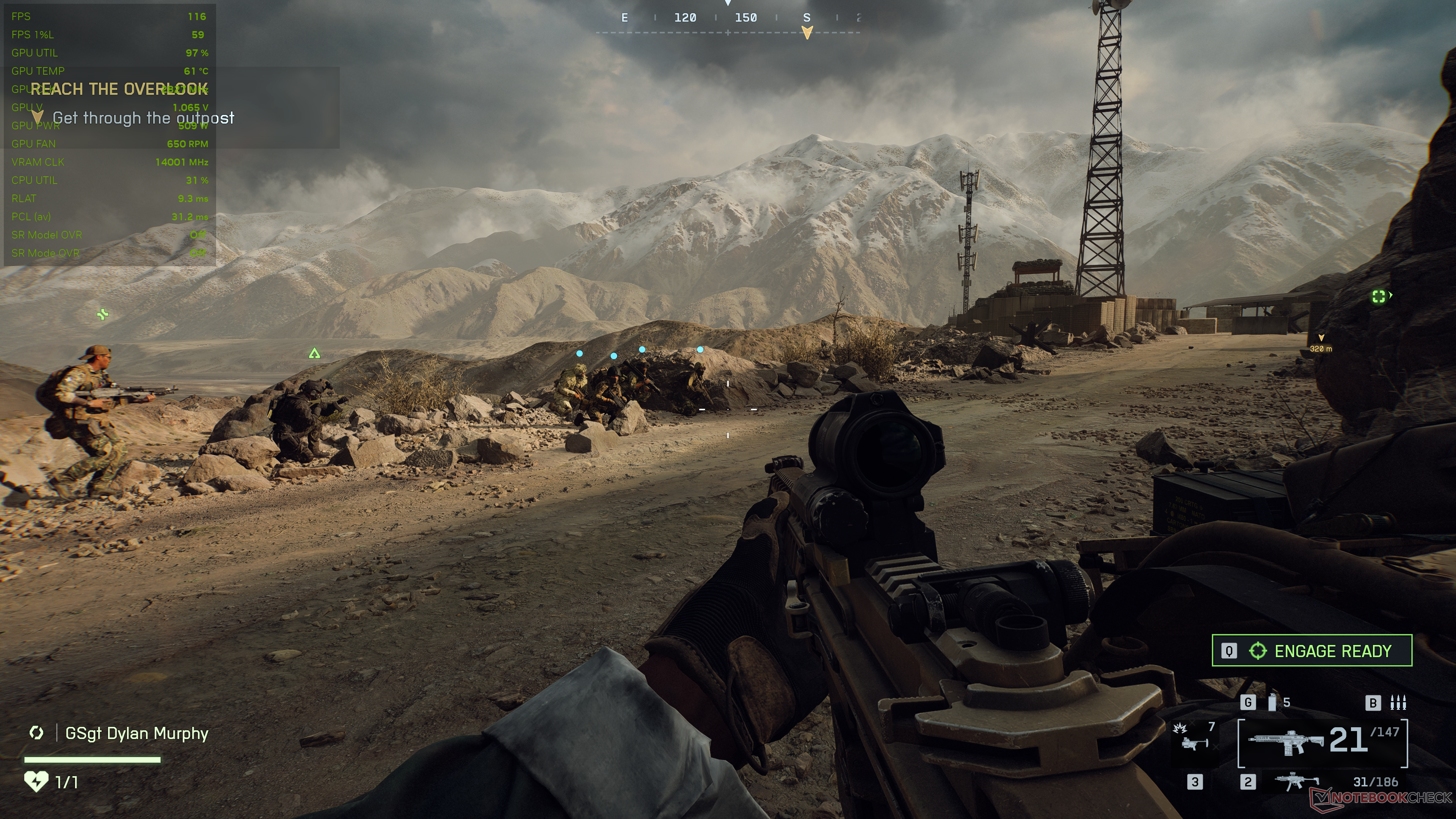The width and height of the screenshot is (1456, 819).
Task: Click the GSgt Dylan Murphy character name
Action: pyautogui.click(x=137, y=733)
